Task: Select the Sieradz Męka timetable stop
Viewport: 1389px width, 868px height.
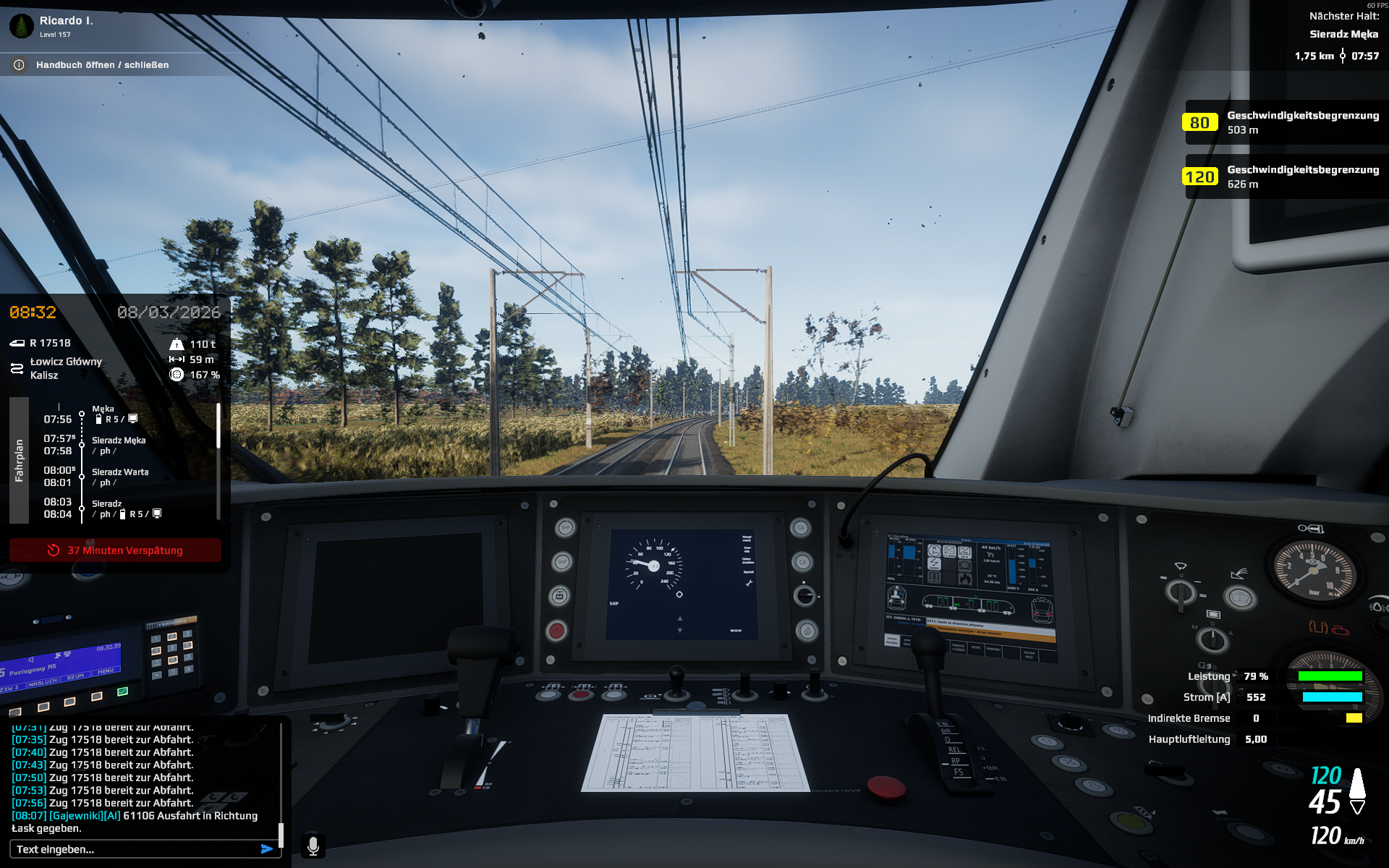Action: (x=119, y=441)
